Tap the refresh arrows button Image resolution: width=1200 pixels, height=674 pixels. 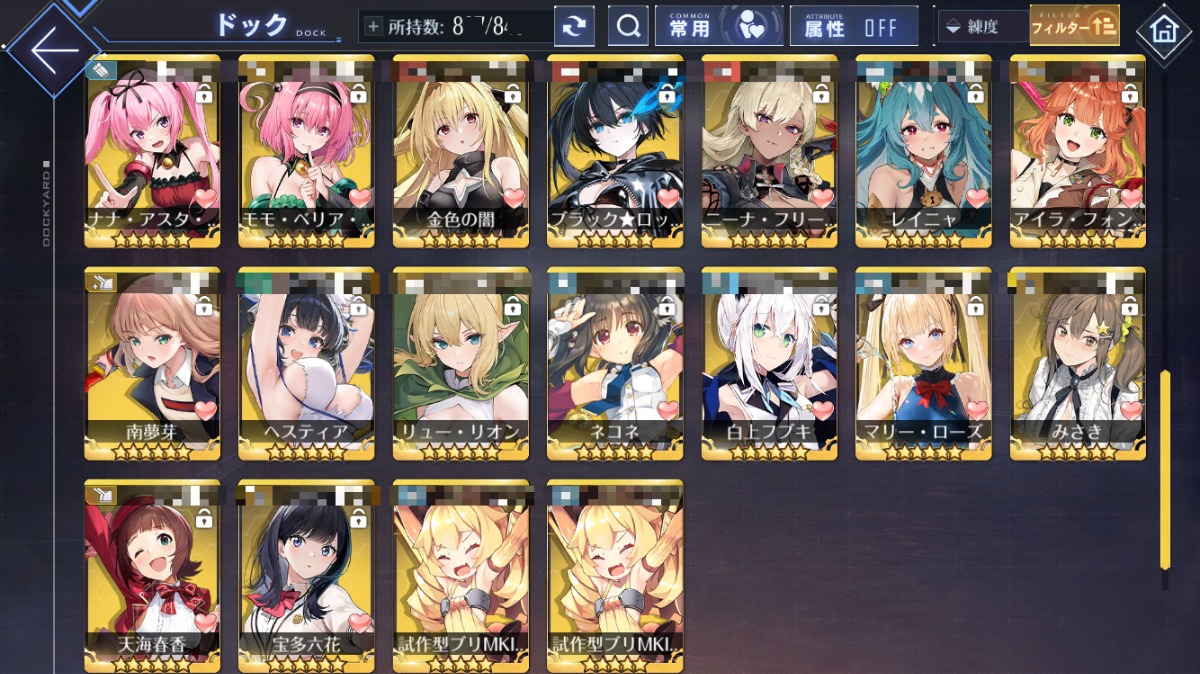point(574,27)
